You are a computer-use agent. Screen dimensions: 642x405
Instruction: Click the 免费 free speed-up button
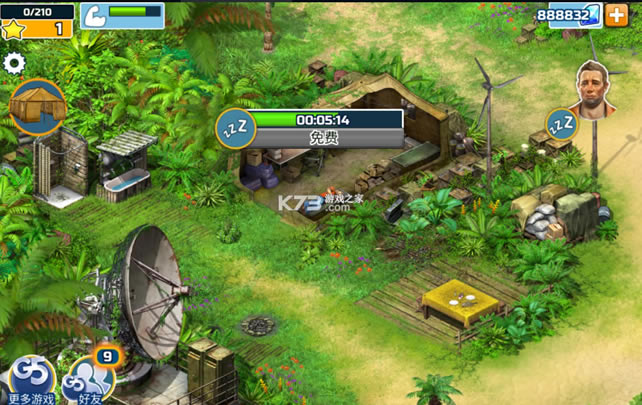coord(324,138)
